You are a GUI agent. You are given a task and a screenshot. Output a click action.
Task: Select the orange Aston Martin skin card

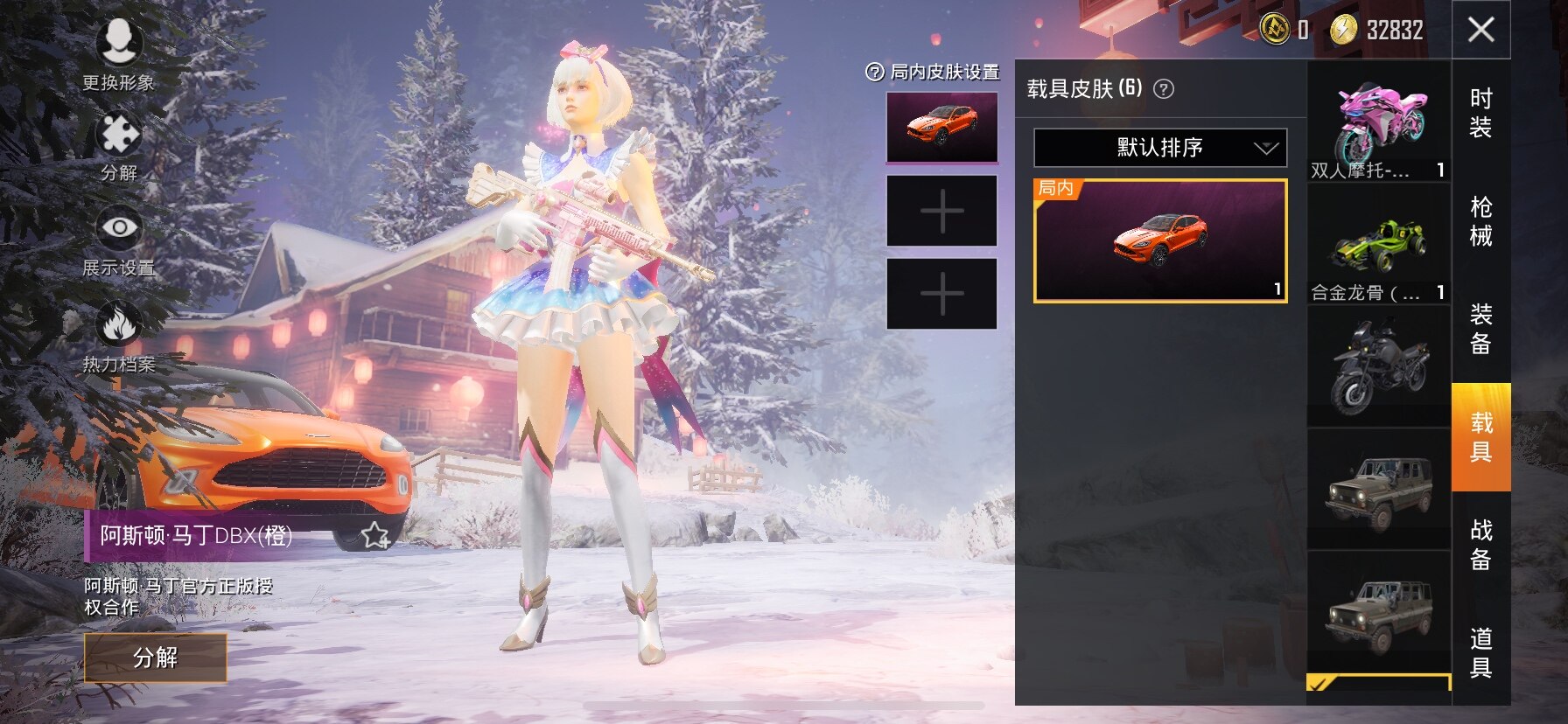click(1160, 240)
